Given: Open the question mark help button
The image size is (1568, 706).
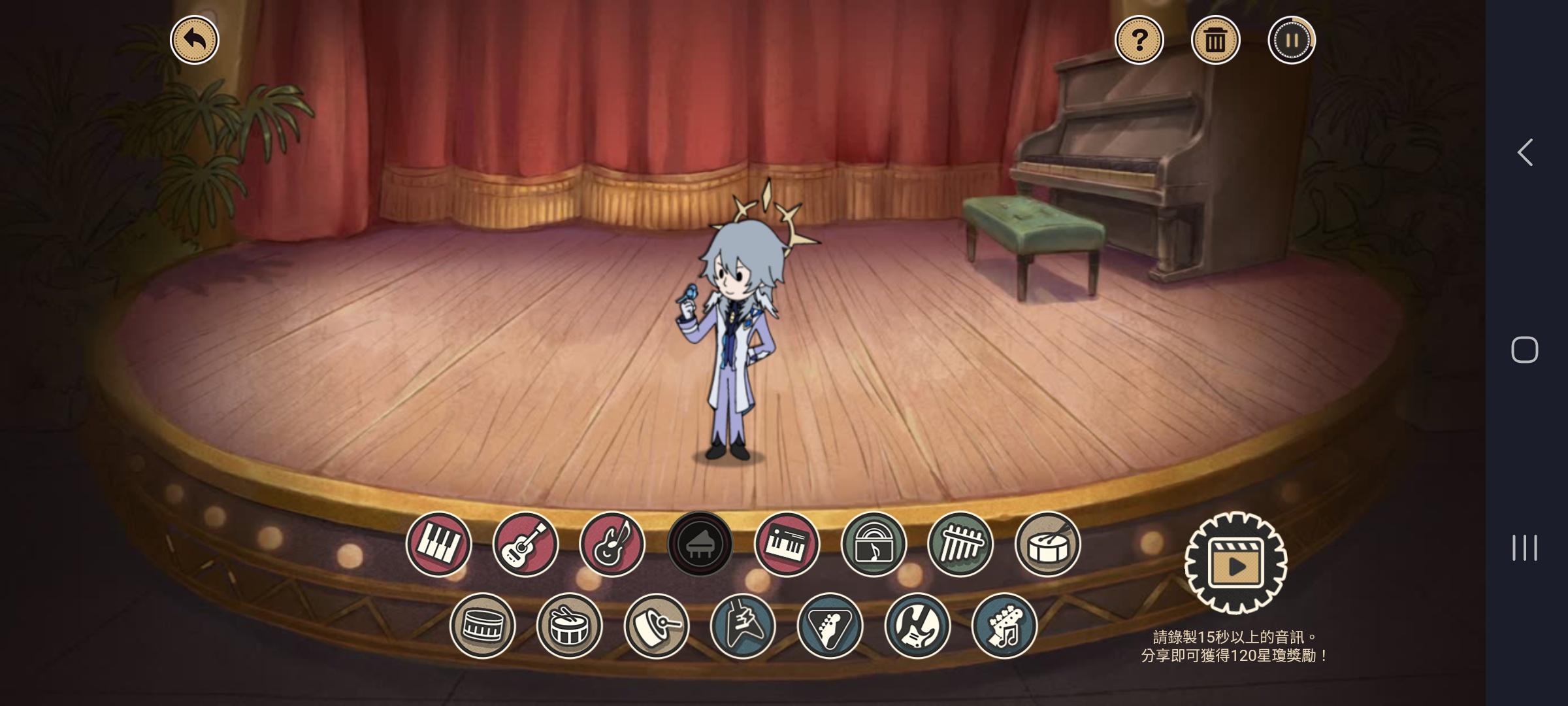Looking at the screenshot, I should coord(1139,41).
